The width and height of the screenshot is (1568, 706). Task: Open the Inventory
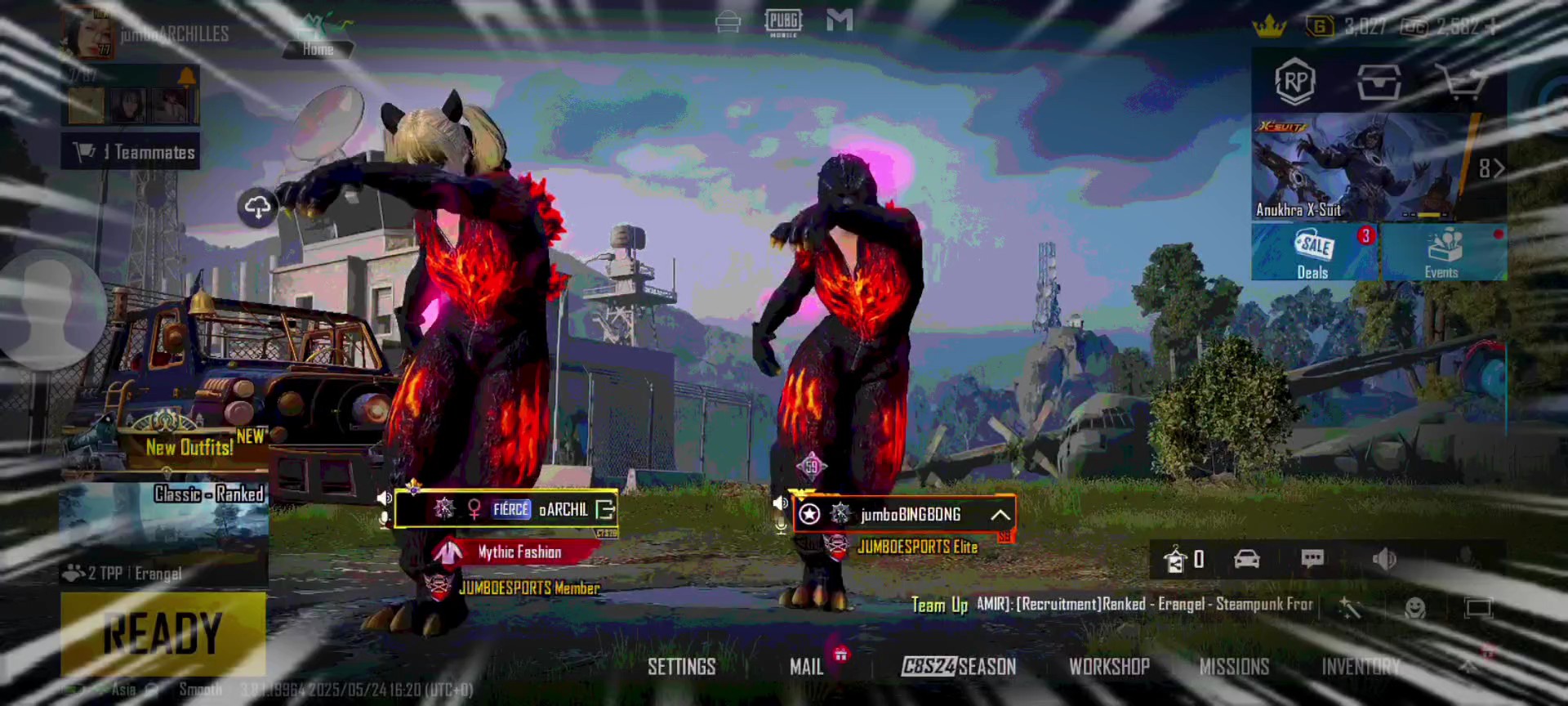(1361, 667)
